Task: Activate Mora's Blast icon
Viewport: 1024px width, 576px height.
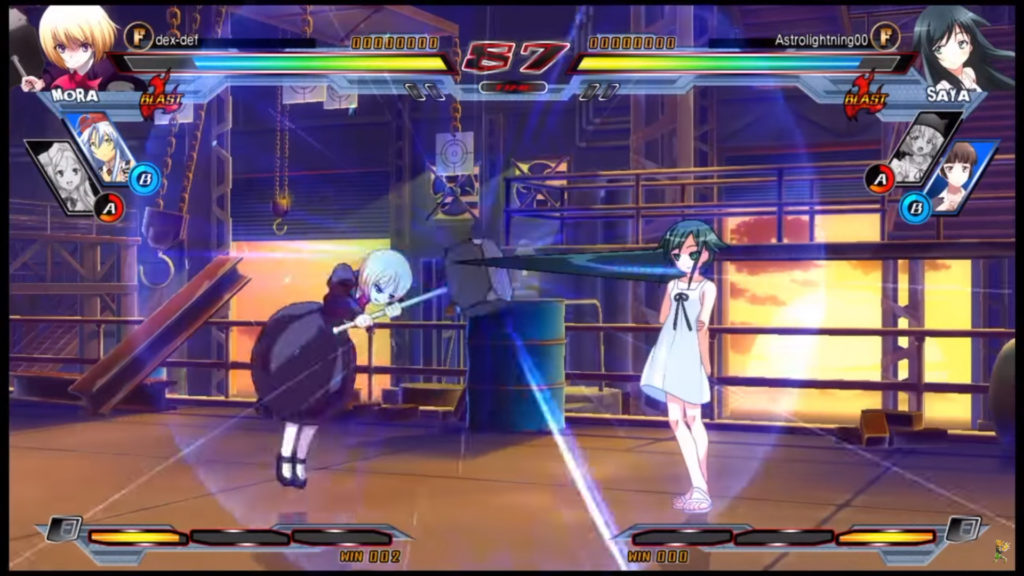Action: 160,96
